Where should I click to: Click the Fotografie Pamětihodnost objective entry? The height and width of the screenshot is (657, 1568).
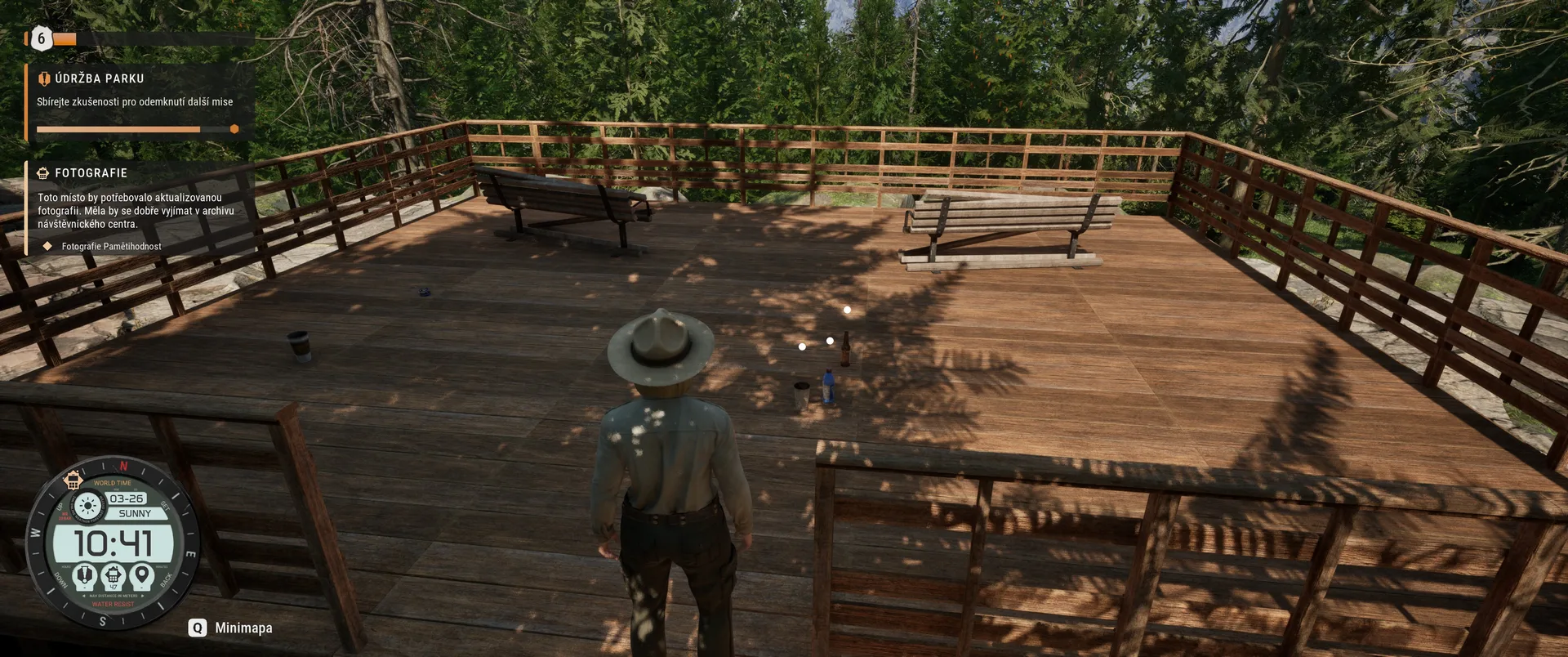111,246
